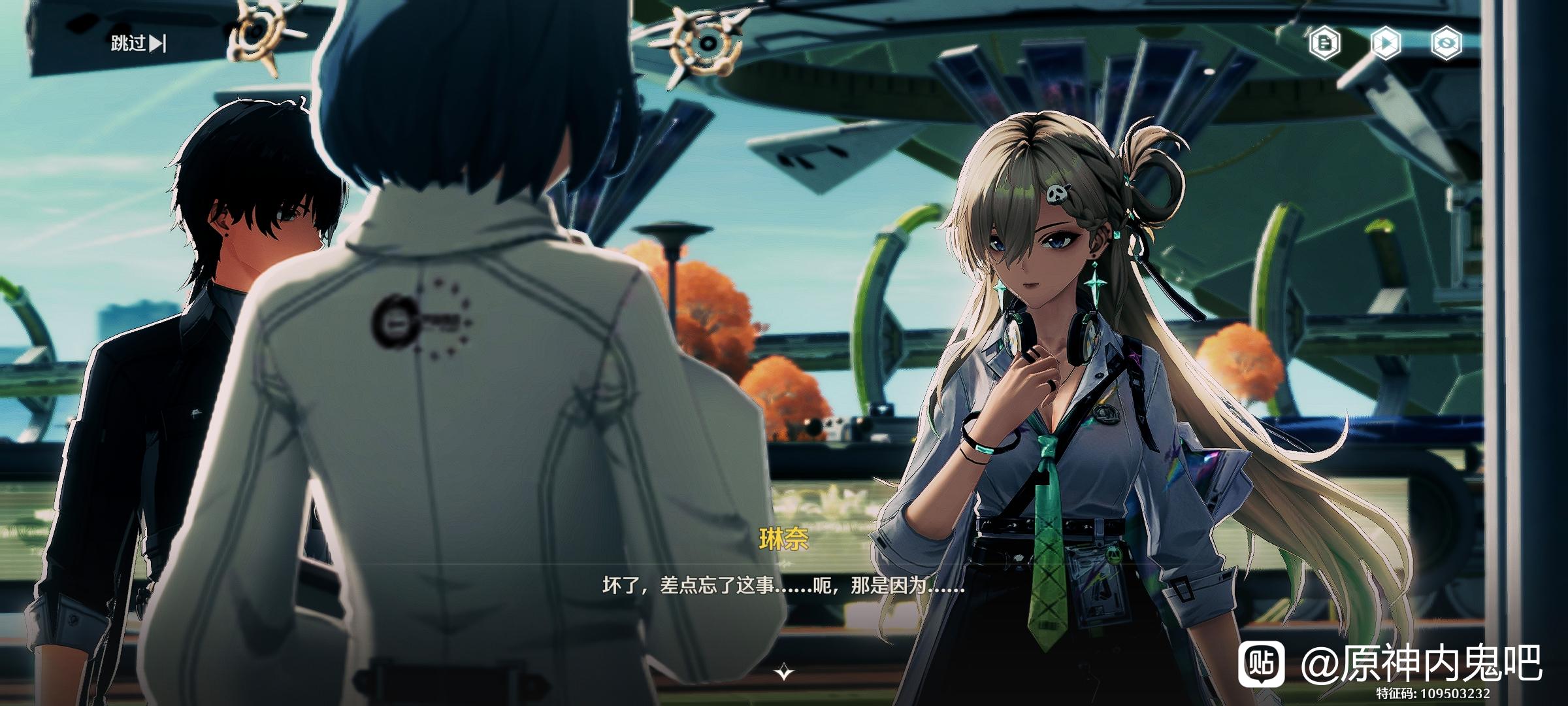
Task: Skip the cutscene with the 跳过 button
Action: (138, 44)
